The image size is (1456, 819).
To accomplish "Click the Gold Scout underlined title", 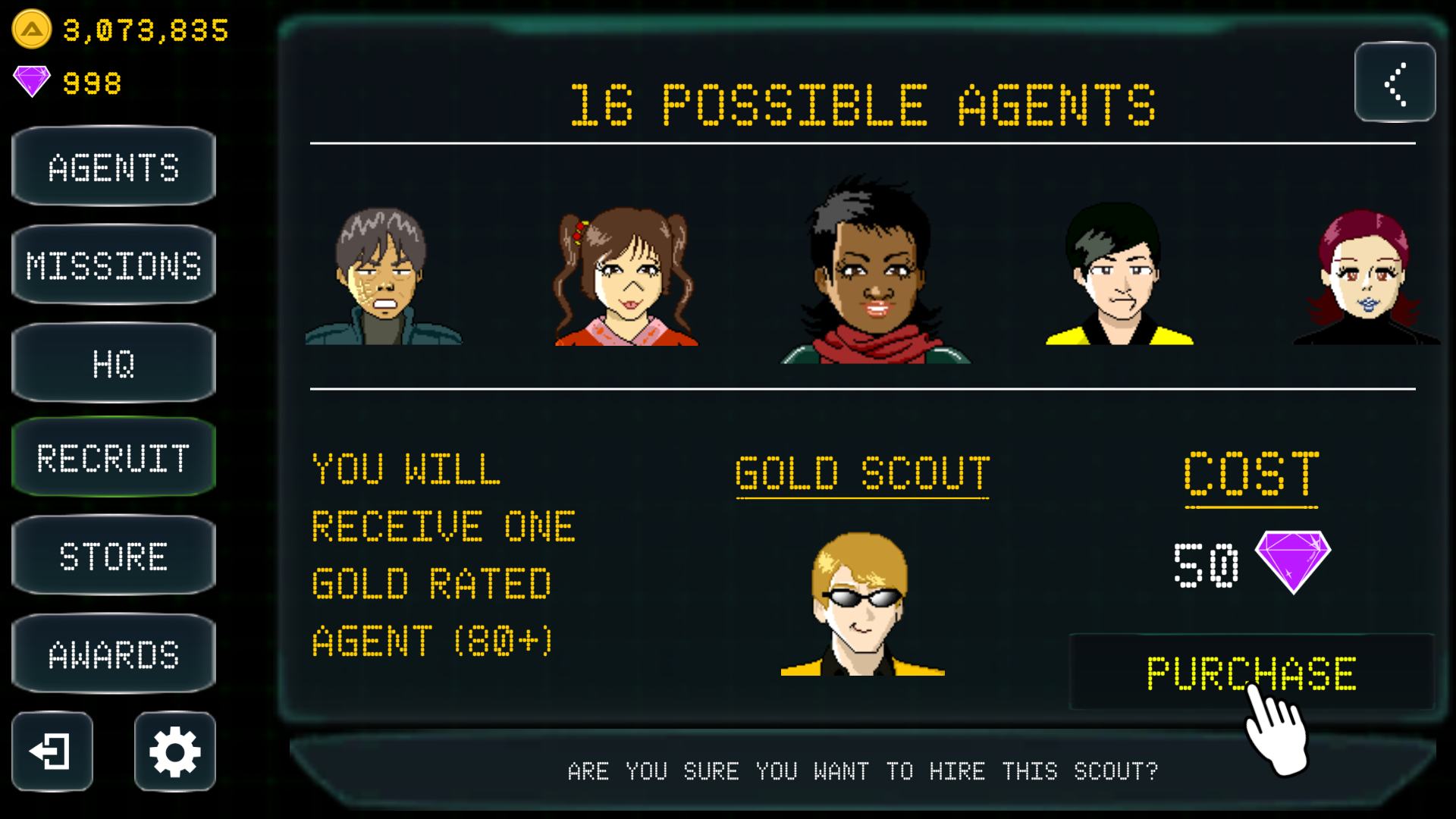I will [x=862, y=472].
